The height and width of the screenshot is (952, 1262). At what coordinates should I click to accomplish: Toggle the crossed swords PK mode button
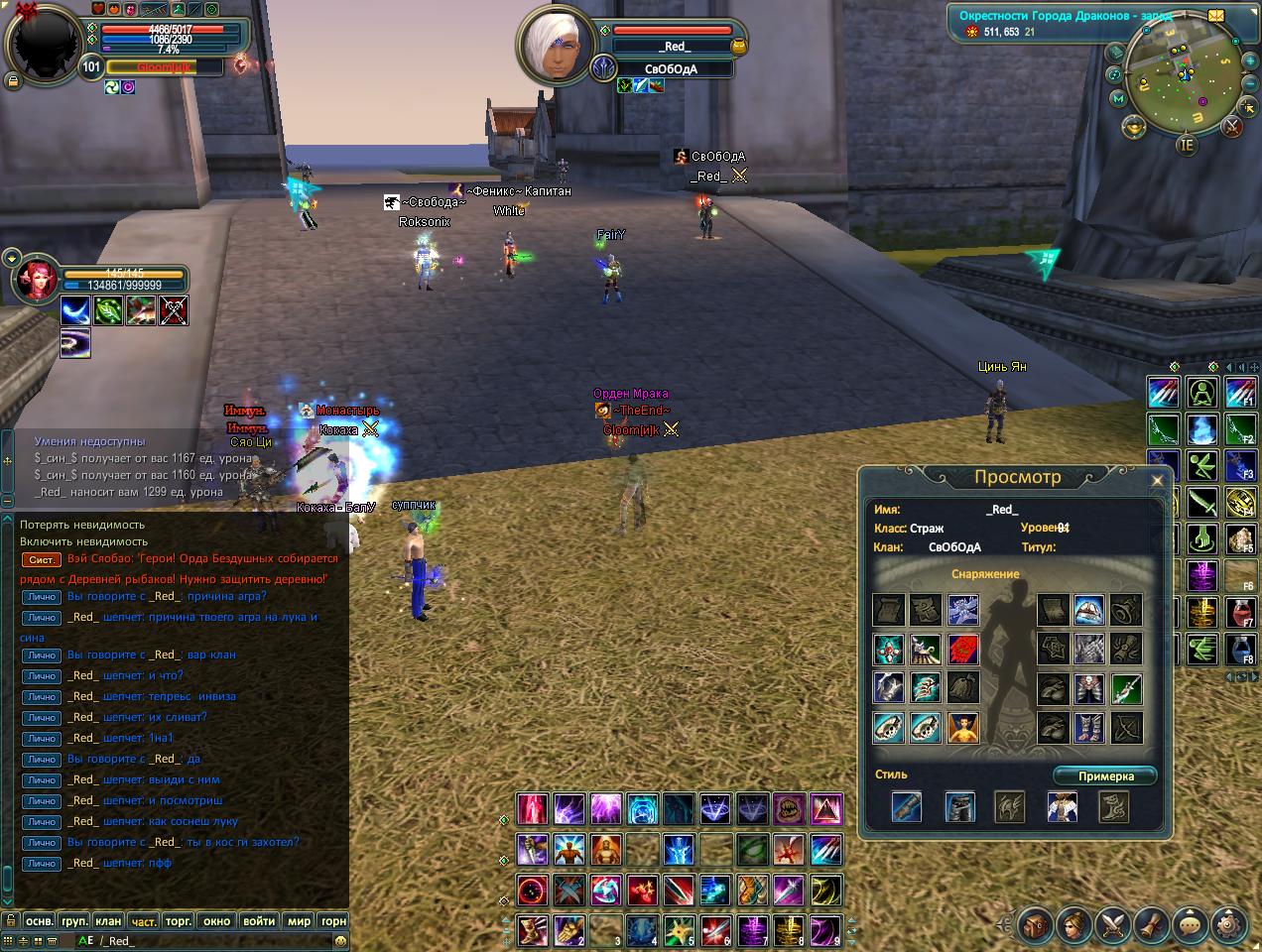[x=1232, y=126]
